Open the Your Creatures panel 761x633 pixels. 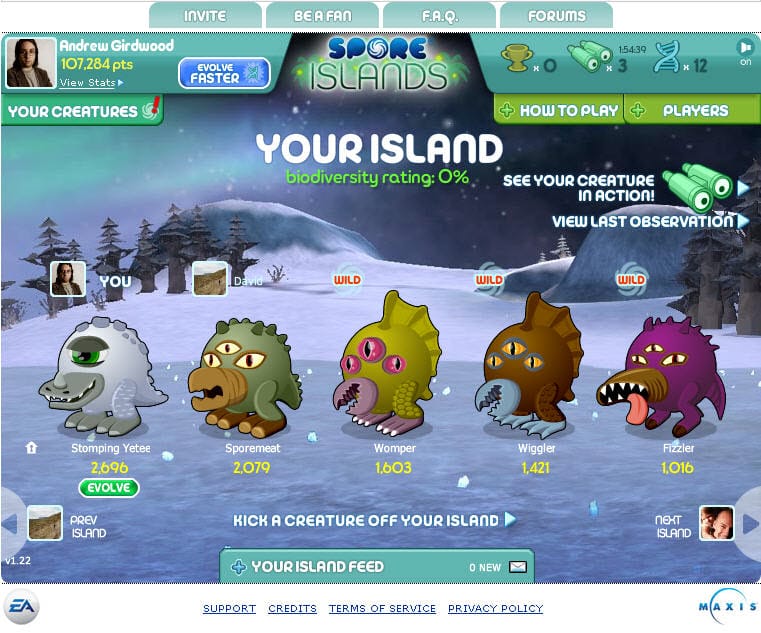click(x=82, y=111)
